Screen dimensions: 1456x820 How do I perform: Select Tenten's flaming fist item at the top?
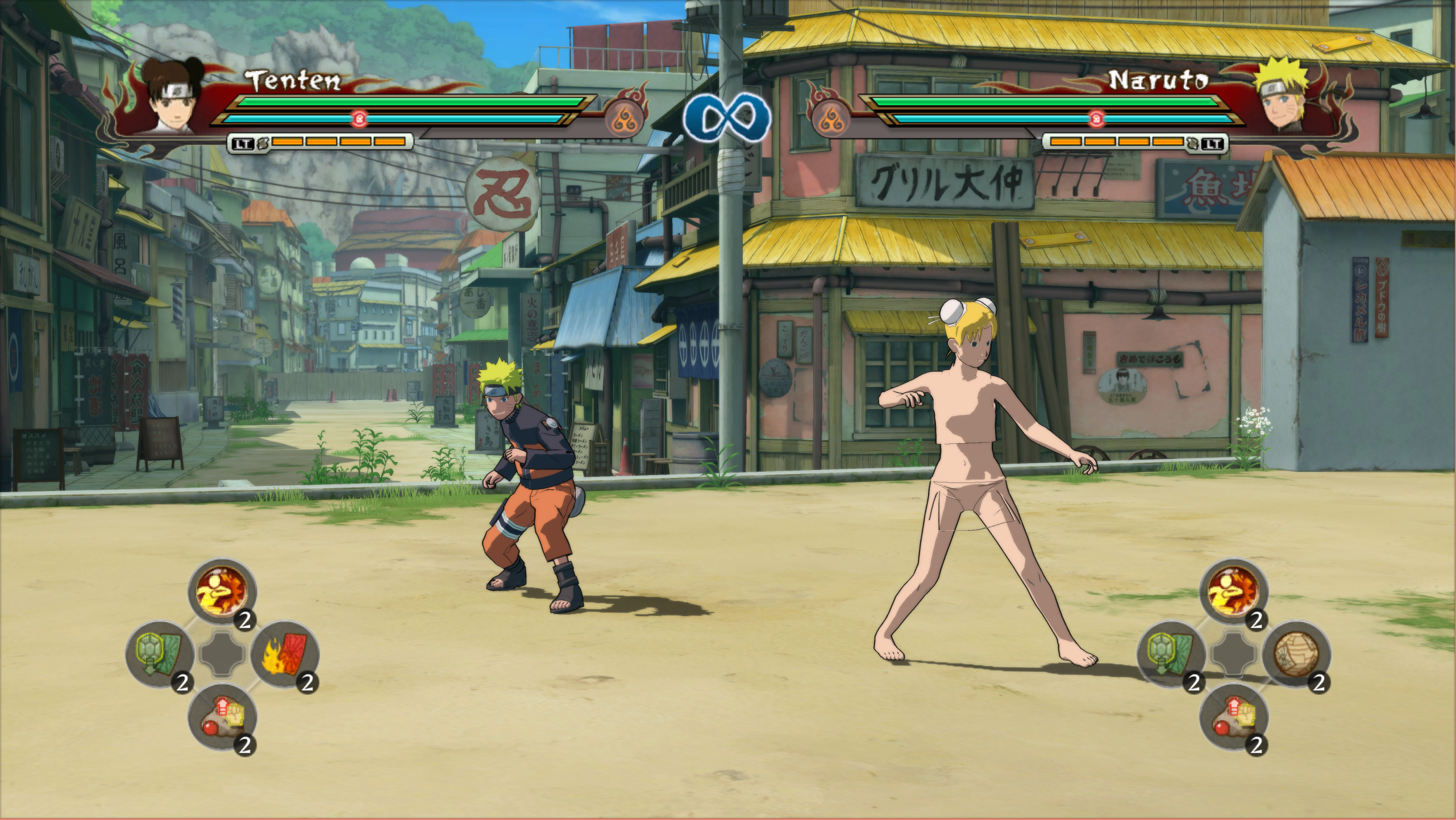pos(222,591)
